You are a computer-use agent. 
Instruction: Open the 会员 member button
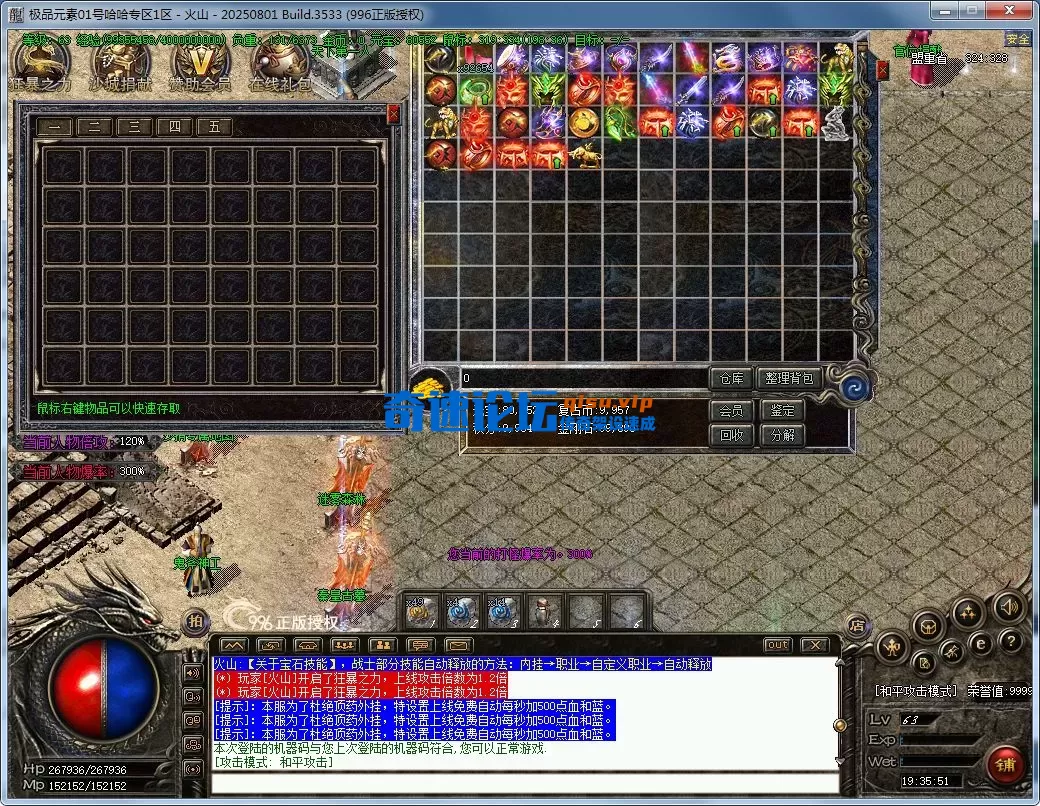(x=731, y=410)
